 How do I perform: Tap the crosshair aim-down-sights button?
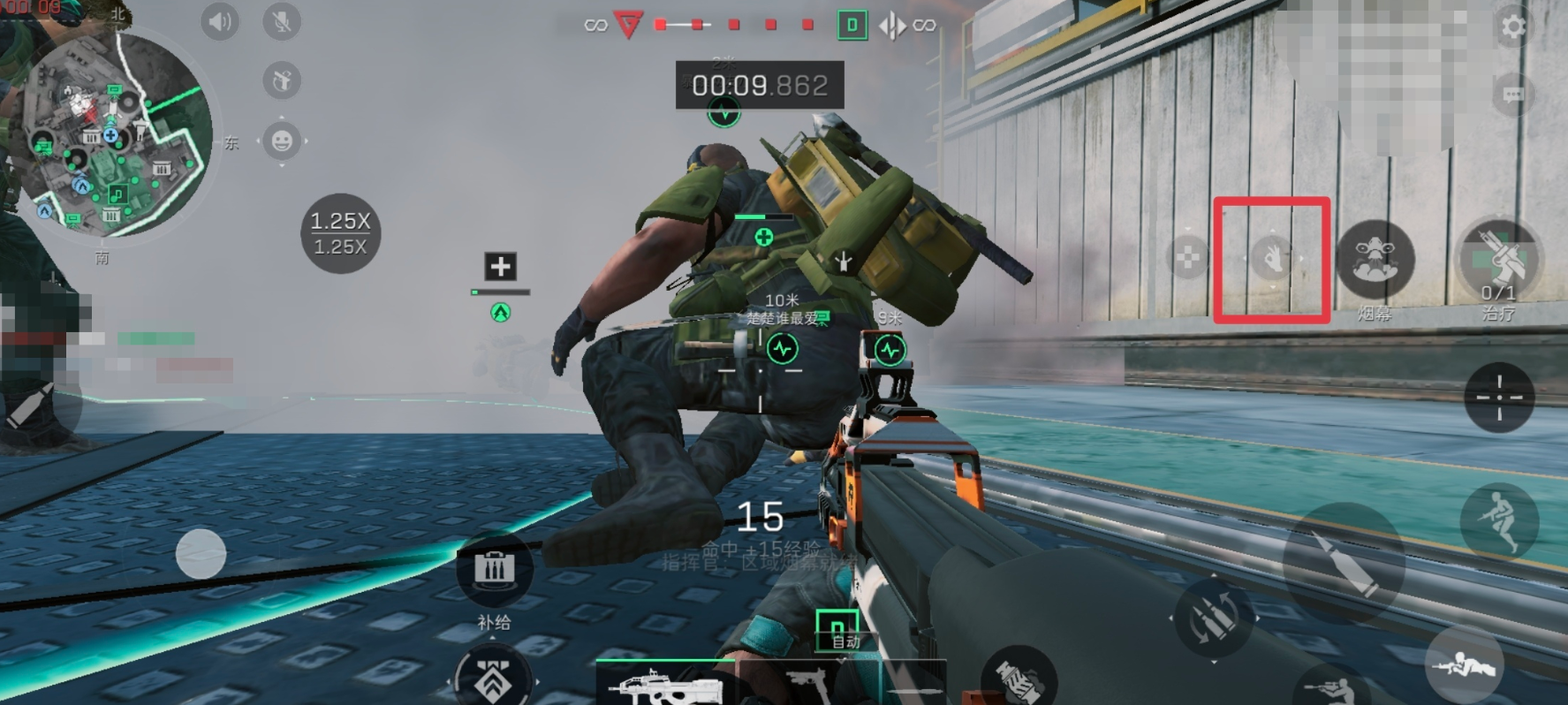[x=1498, y=397]
